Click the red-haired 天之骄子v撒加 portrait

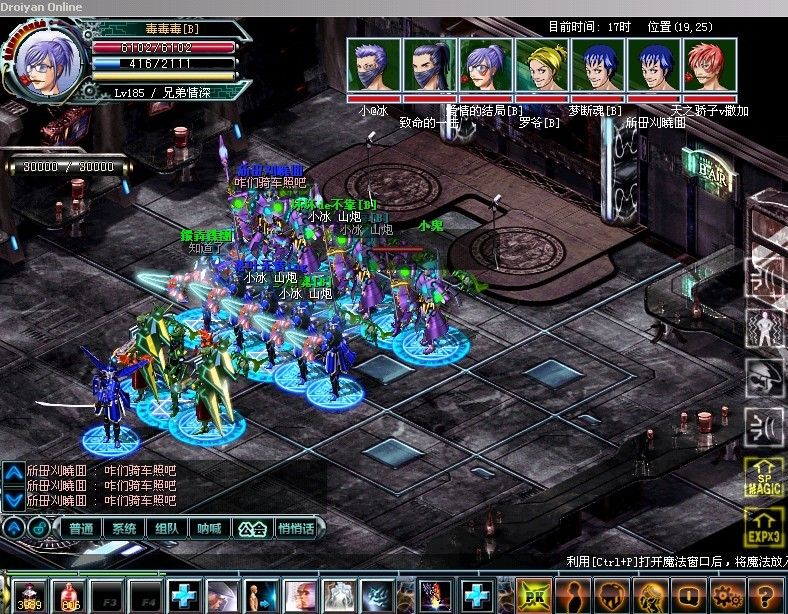tap(710, 66)
